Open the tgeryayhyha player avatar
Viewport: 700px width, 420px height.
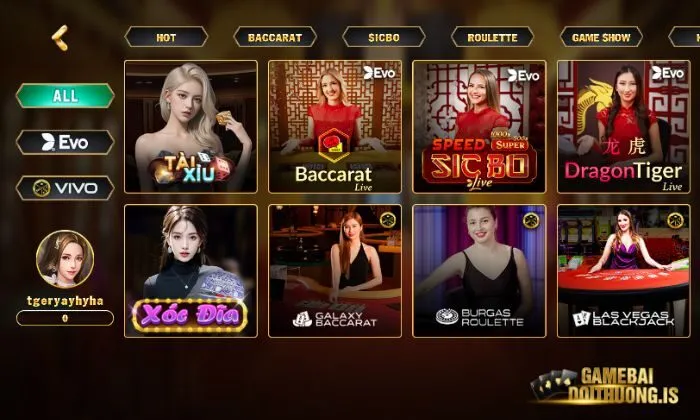click(x=65, y=259)
